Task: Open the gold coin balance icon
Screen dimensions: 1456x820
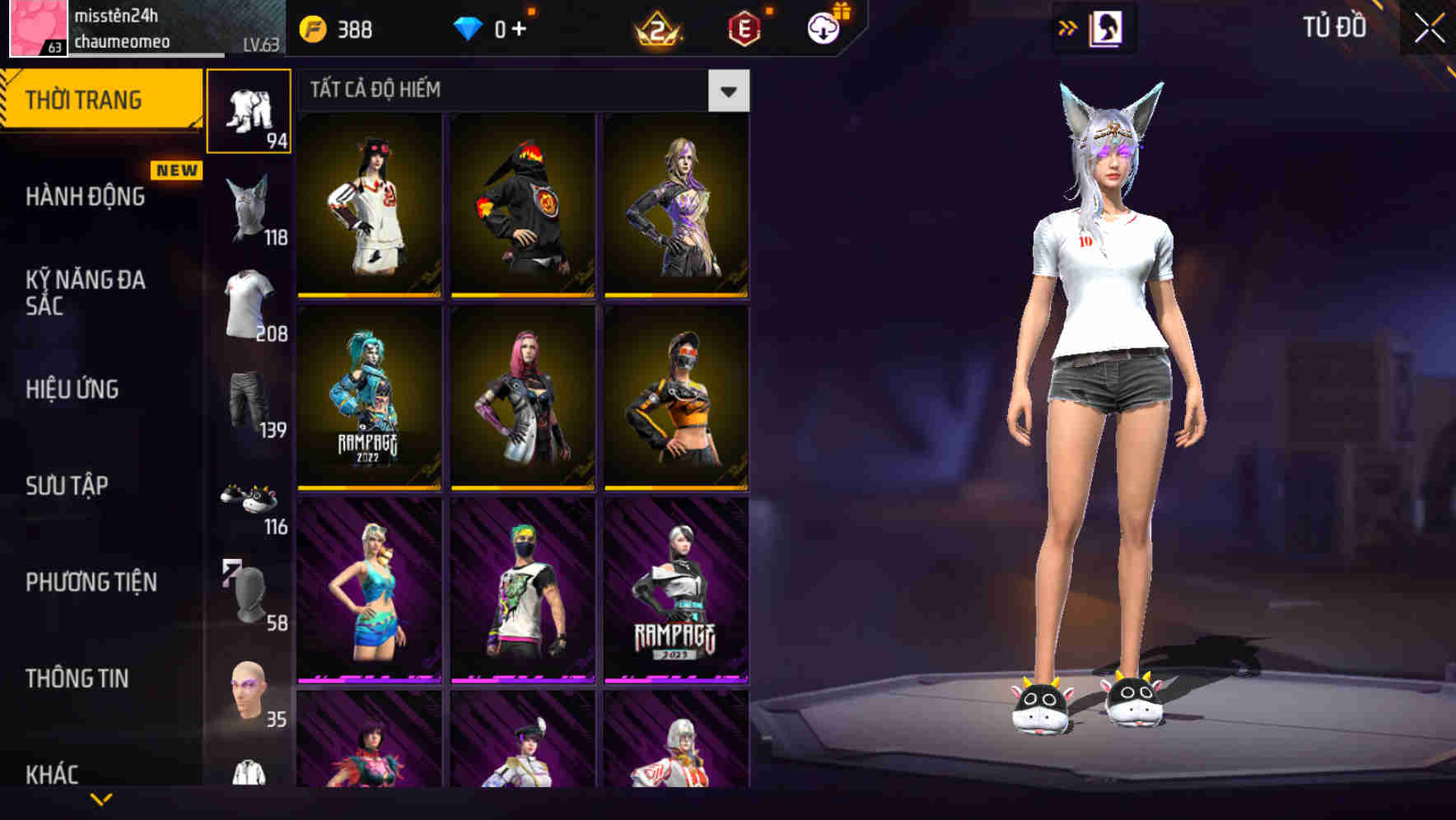Action: tap(313, 27)
